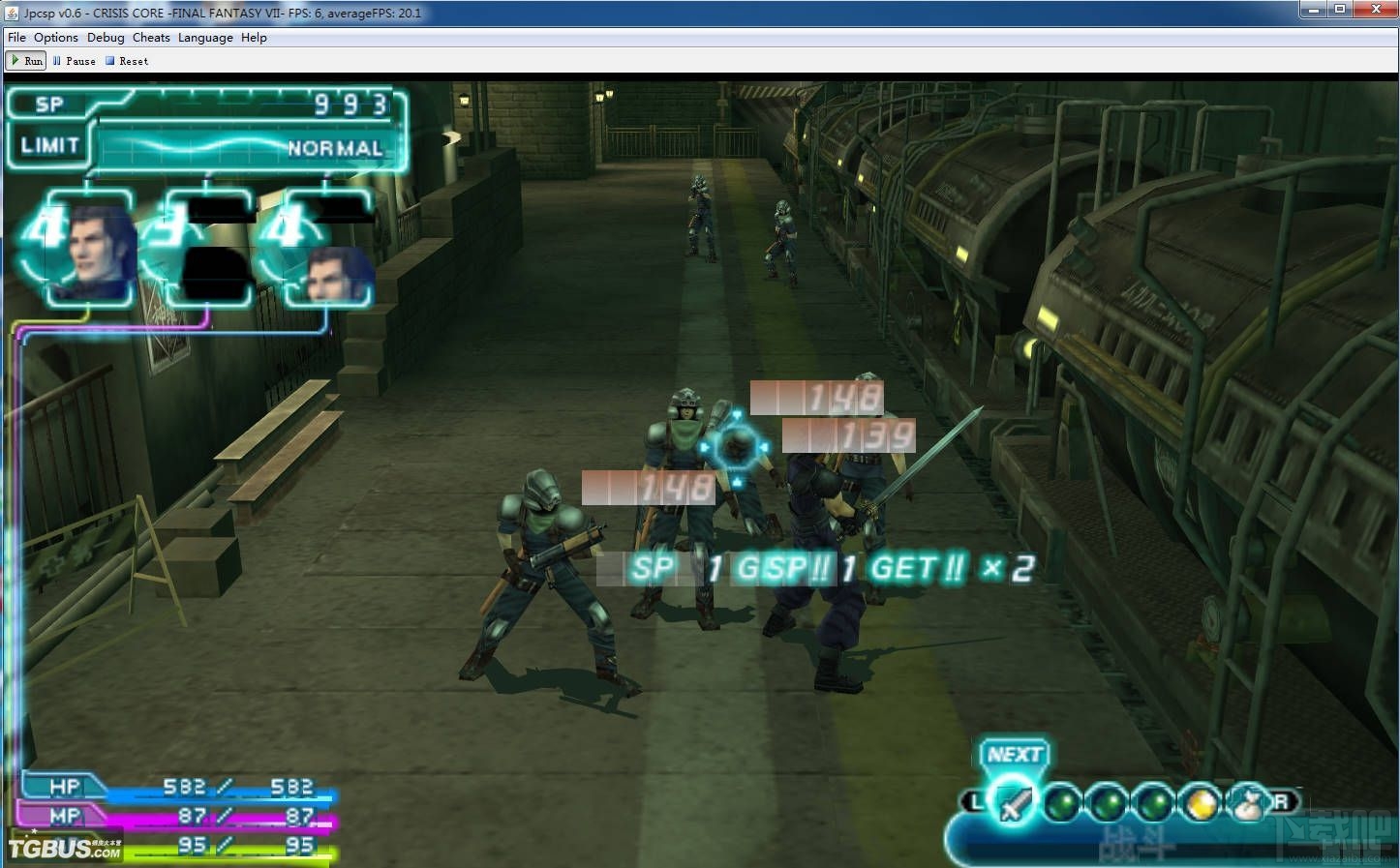Open the Cheats menu

pos(151,38)
